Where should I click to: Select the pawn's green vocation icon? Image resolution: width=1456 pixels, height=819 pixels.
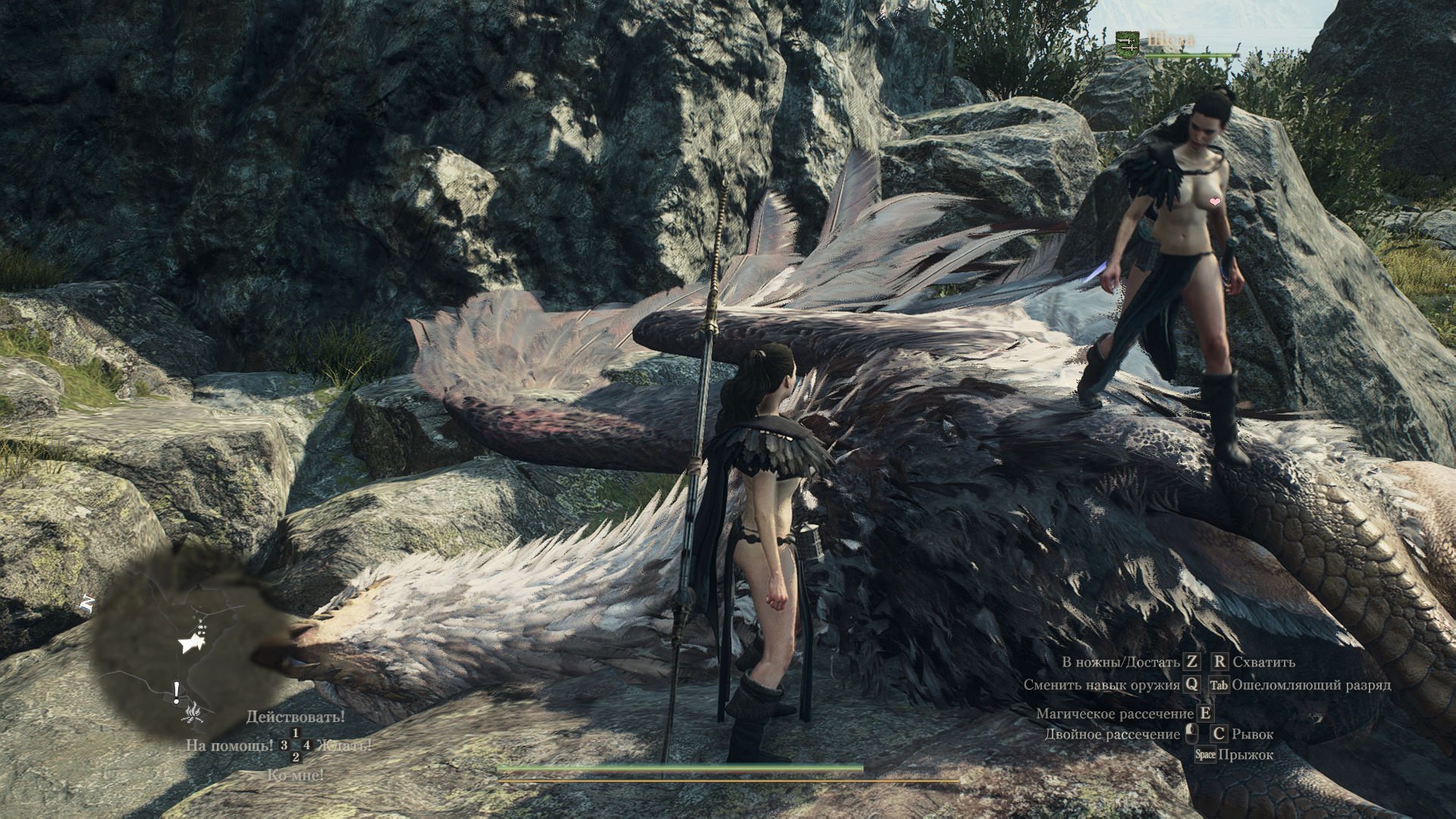pyautogui.click(x=1128, y=42)
